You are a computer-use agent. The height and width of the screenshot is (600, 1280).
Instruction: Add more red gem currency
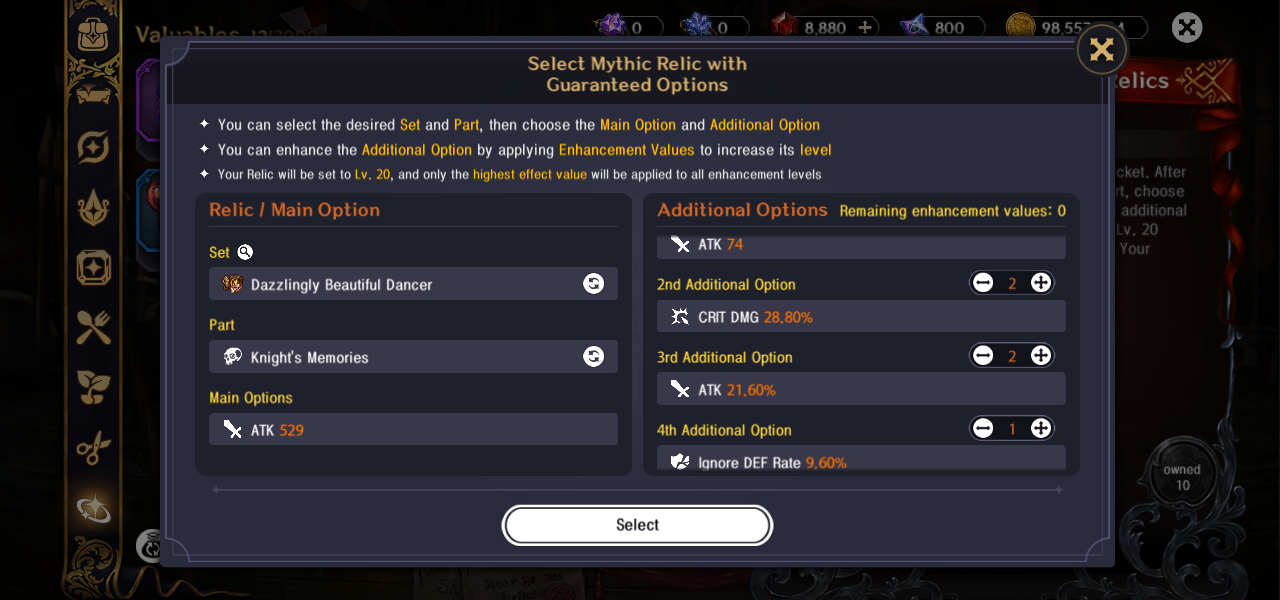[x=866, y=28]
